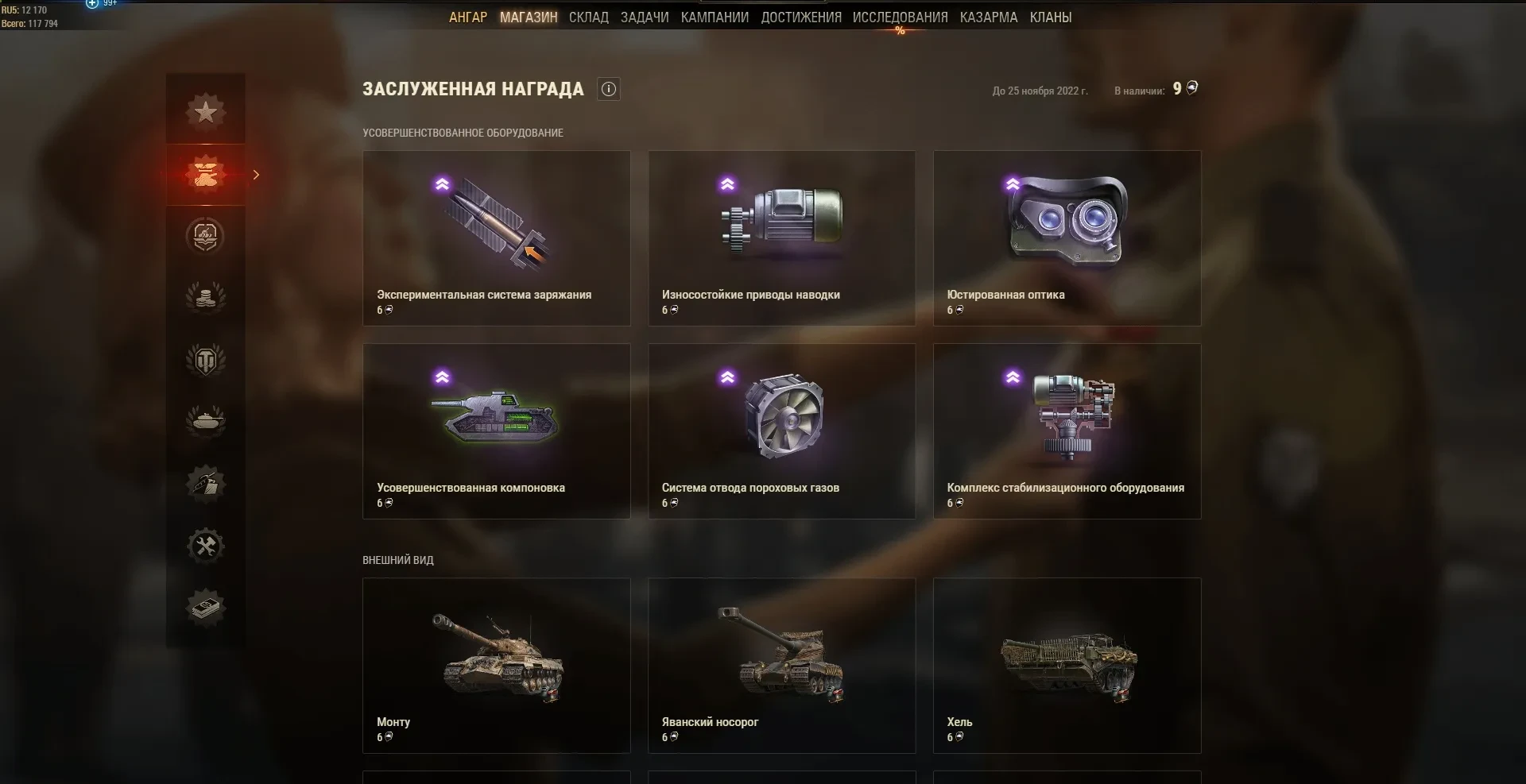The image size is (1526, 784).
Task: Click the info icon beside Заслуженная награда
Action: pyautogui.click(x=609, y=89)
